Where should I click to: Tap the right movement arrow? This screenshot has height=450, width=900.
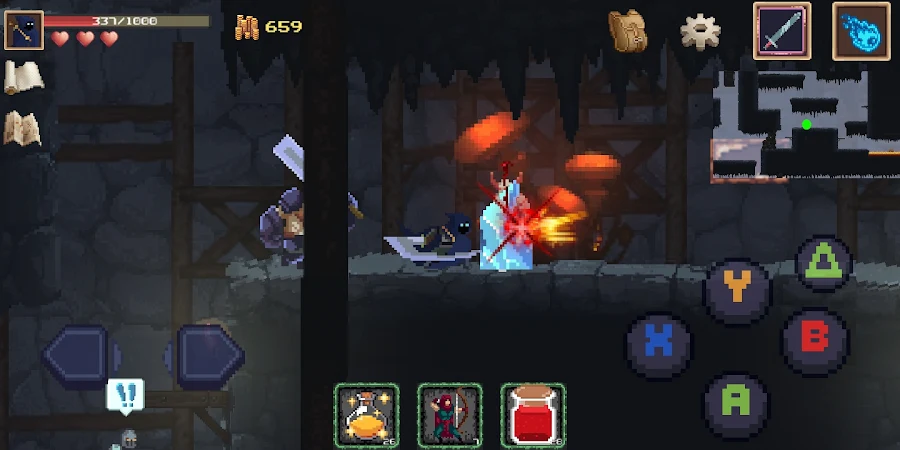click(x=206, y=353)
